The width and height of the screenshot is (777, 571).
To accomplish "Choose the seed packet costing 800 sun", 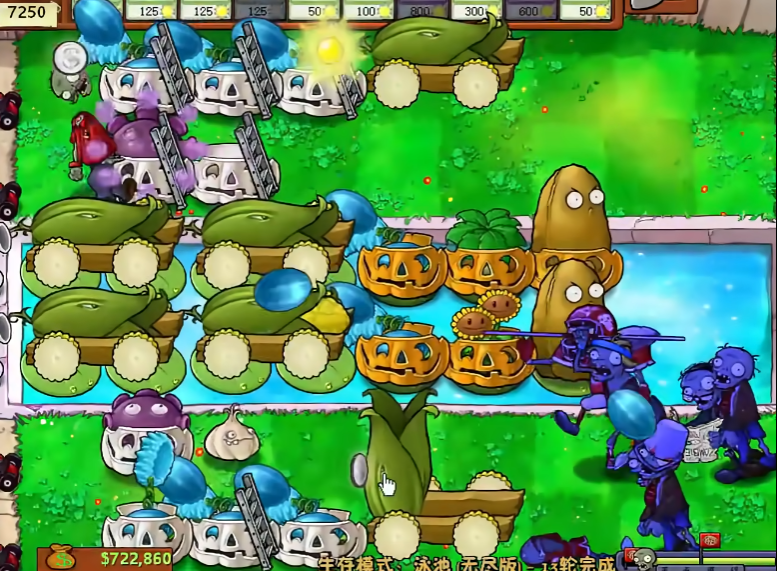I will tap(422, 10).
